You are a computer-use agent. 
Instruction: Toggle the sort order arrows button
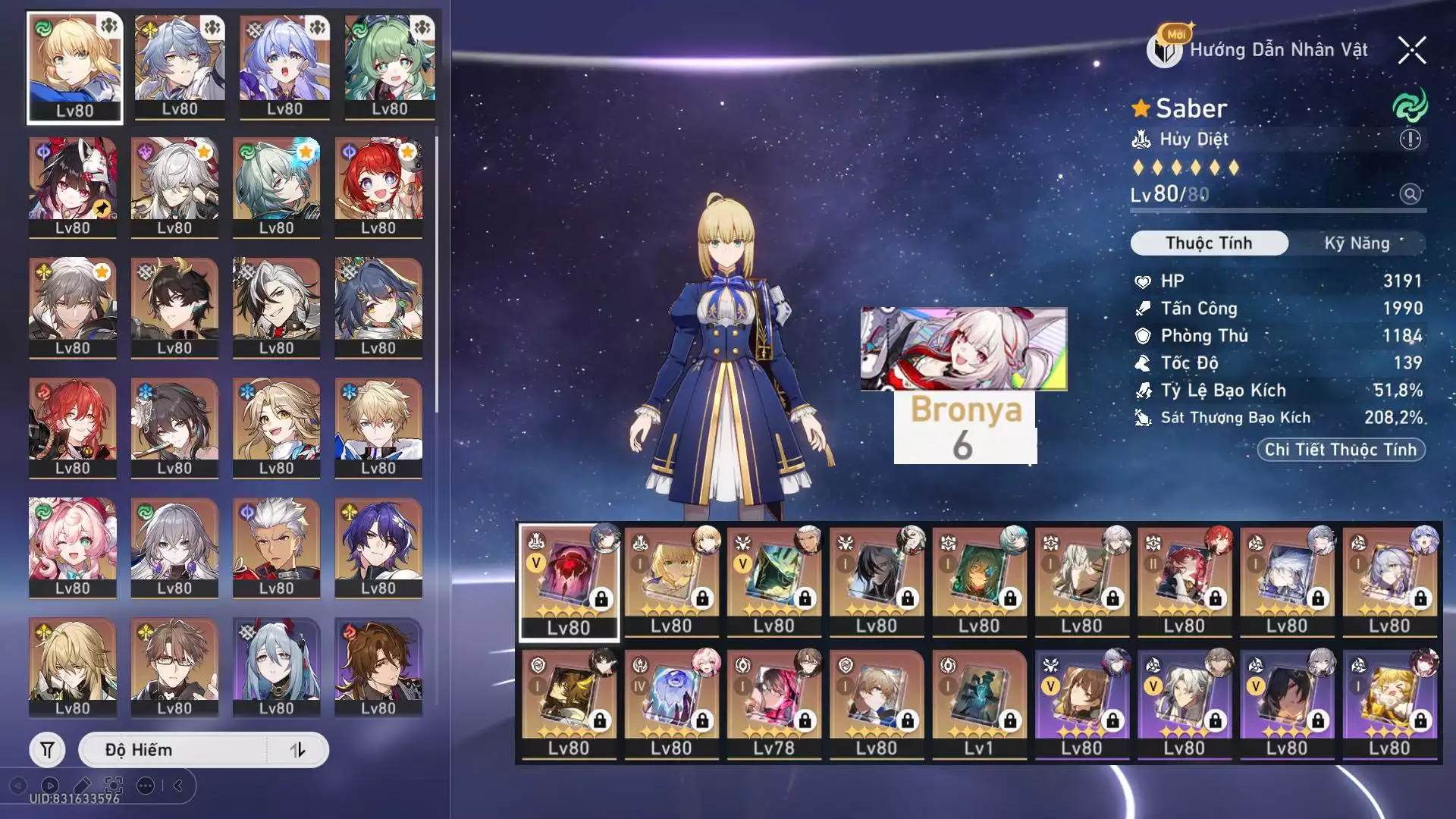(x=297, y=750)
